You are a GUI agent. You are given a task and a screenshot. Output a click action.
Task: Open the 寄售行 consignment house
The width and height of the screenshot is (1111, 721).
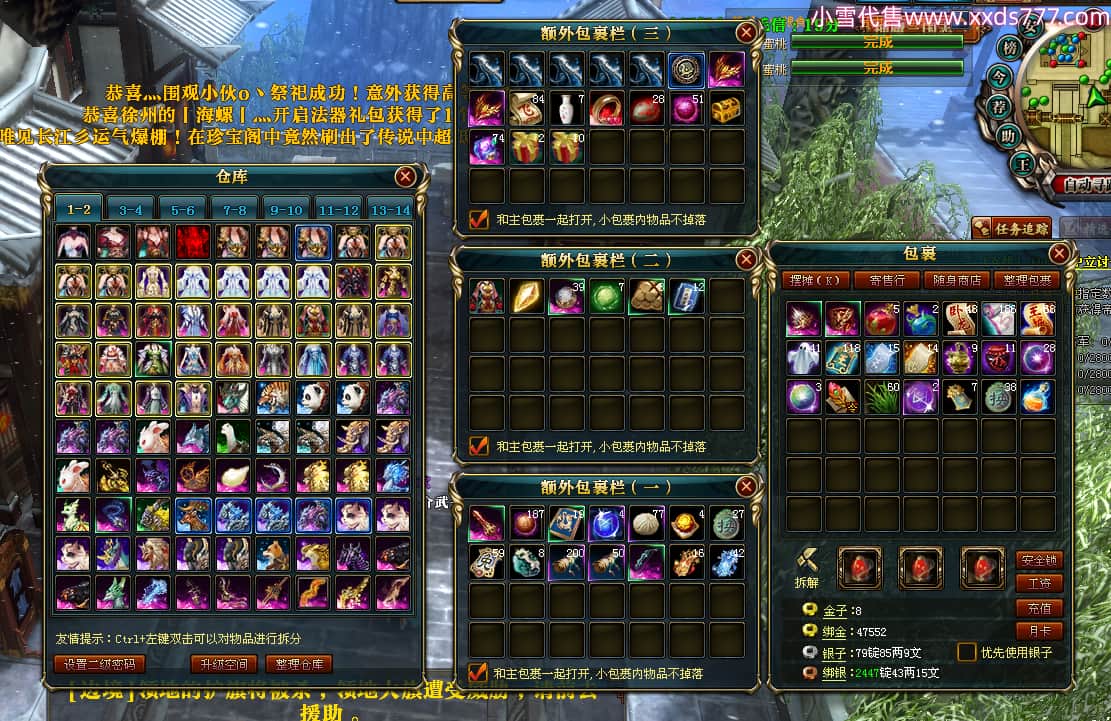click(x=885, y=280)
